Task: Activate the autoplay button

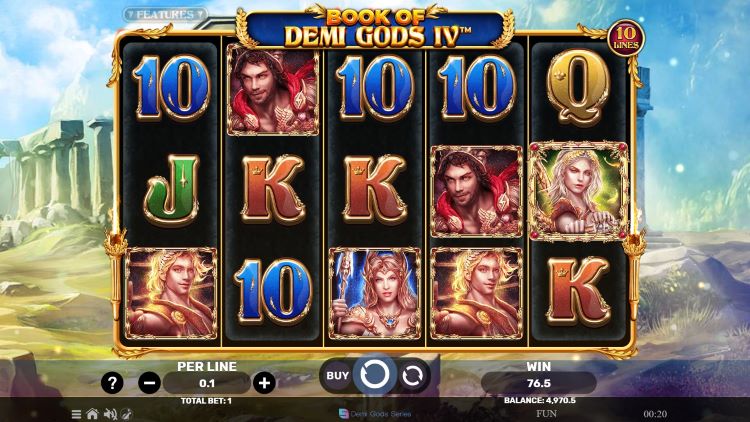Action: (x=411, y=376)
